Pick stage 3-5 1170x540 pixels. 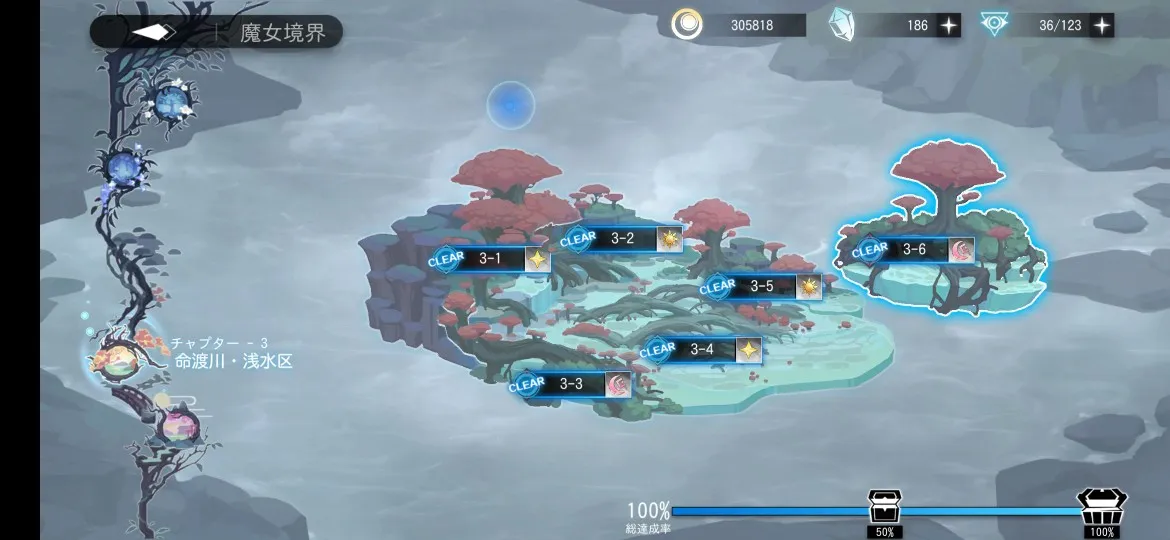pyautogui.click(x=761, y=287)
